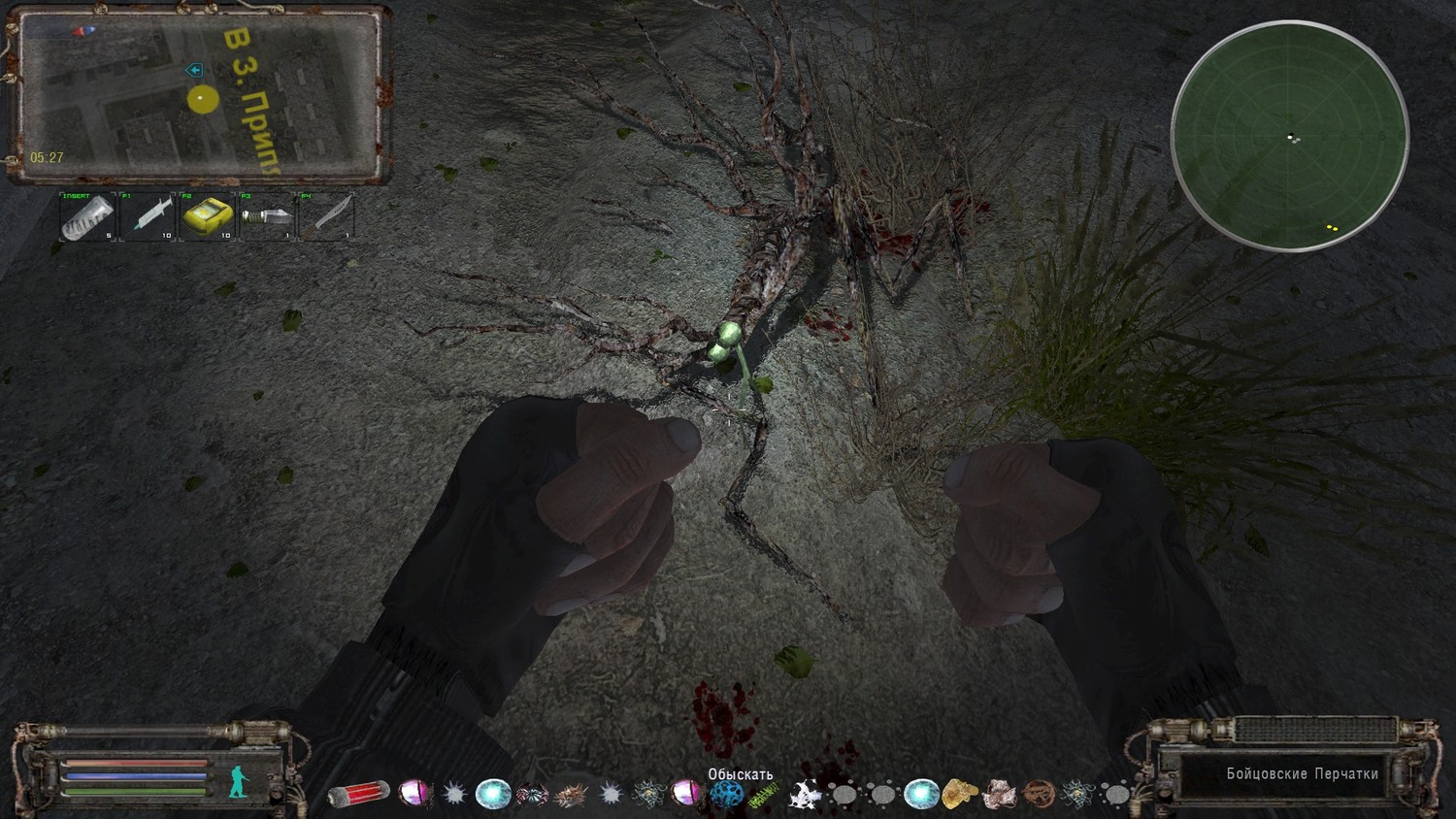
Task: Click the blue arrow marker on minimap
Action: [x=194, y=70]
